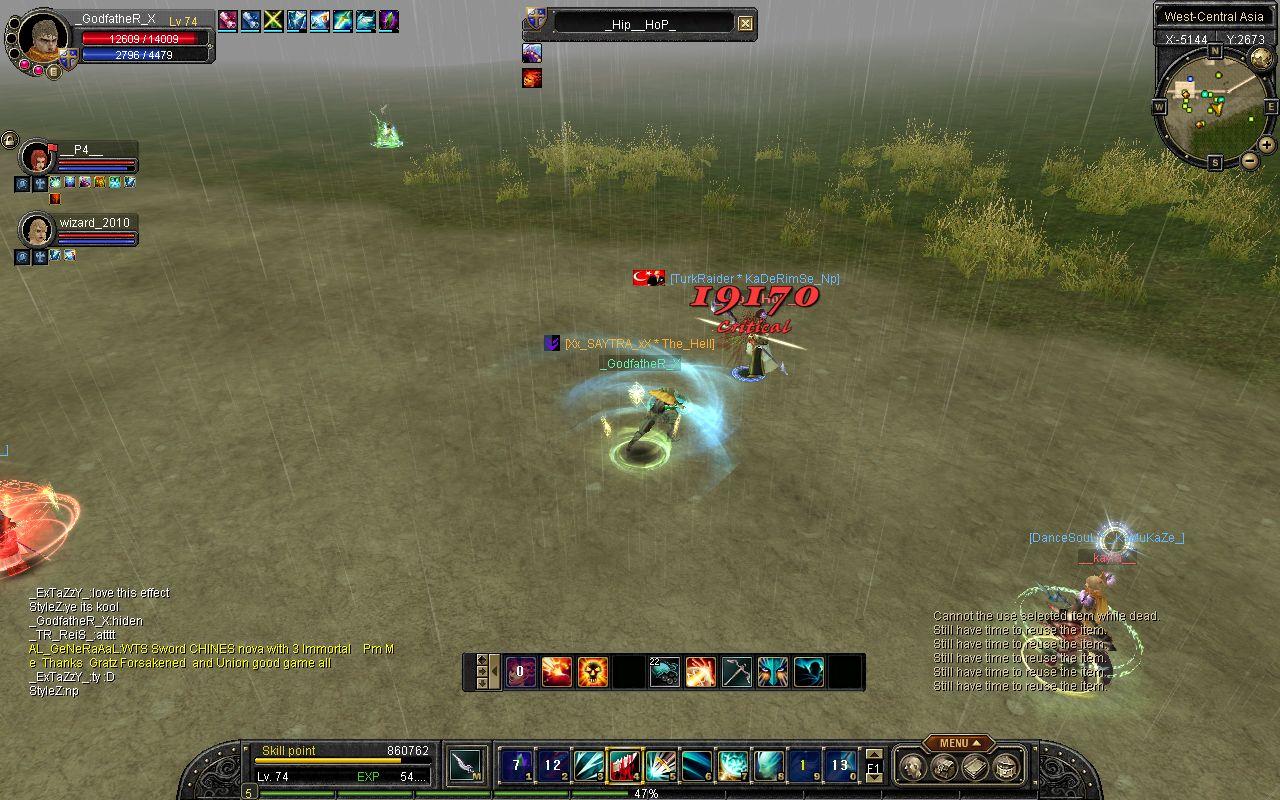Zoom out the minimap with minus button
This screenshot has width=1280, height=800.
(x=1249, y=160)
